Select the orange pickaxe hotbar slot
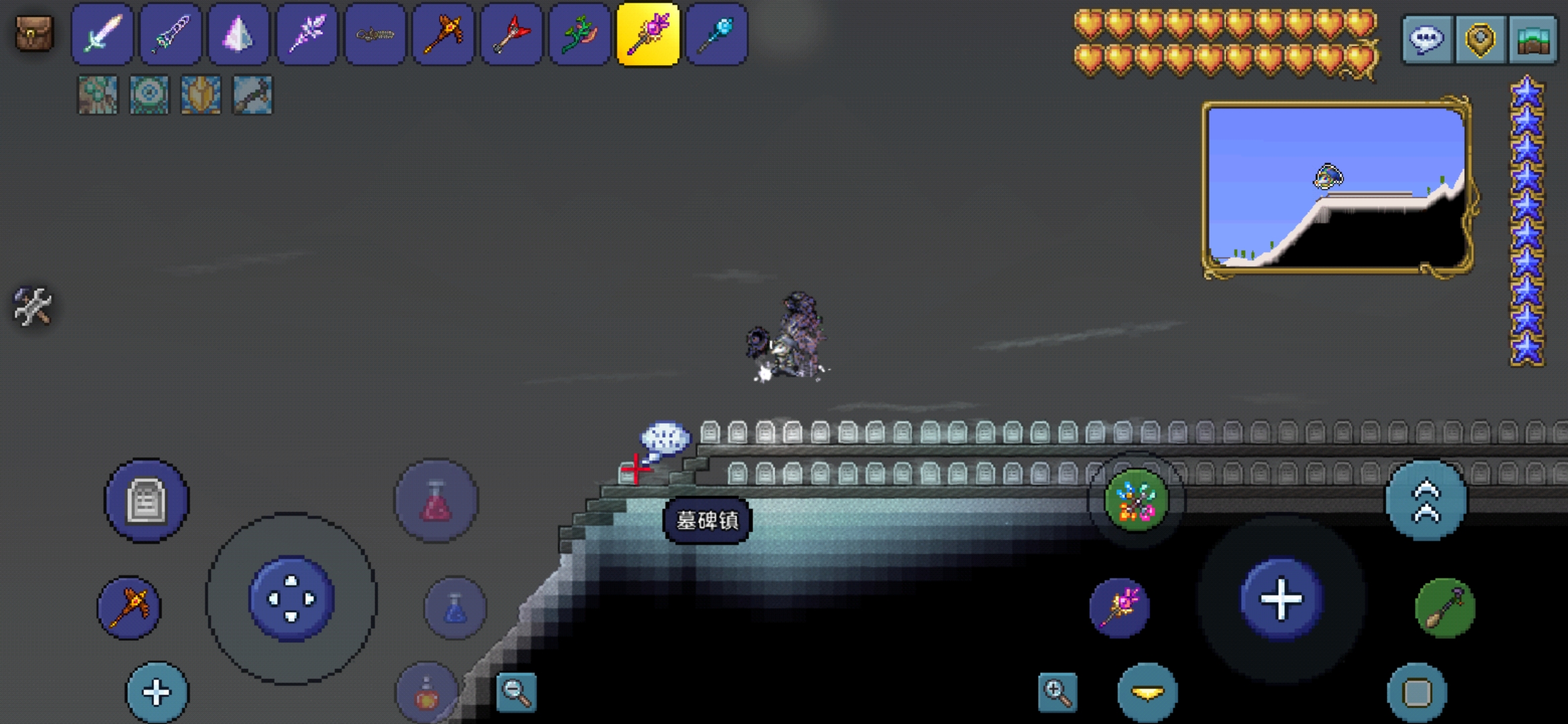Screen dimensions: 1568x724 tap(443, 34)
